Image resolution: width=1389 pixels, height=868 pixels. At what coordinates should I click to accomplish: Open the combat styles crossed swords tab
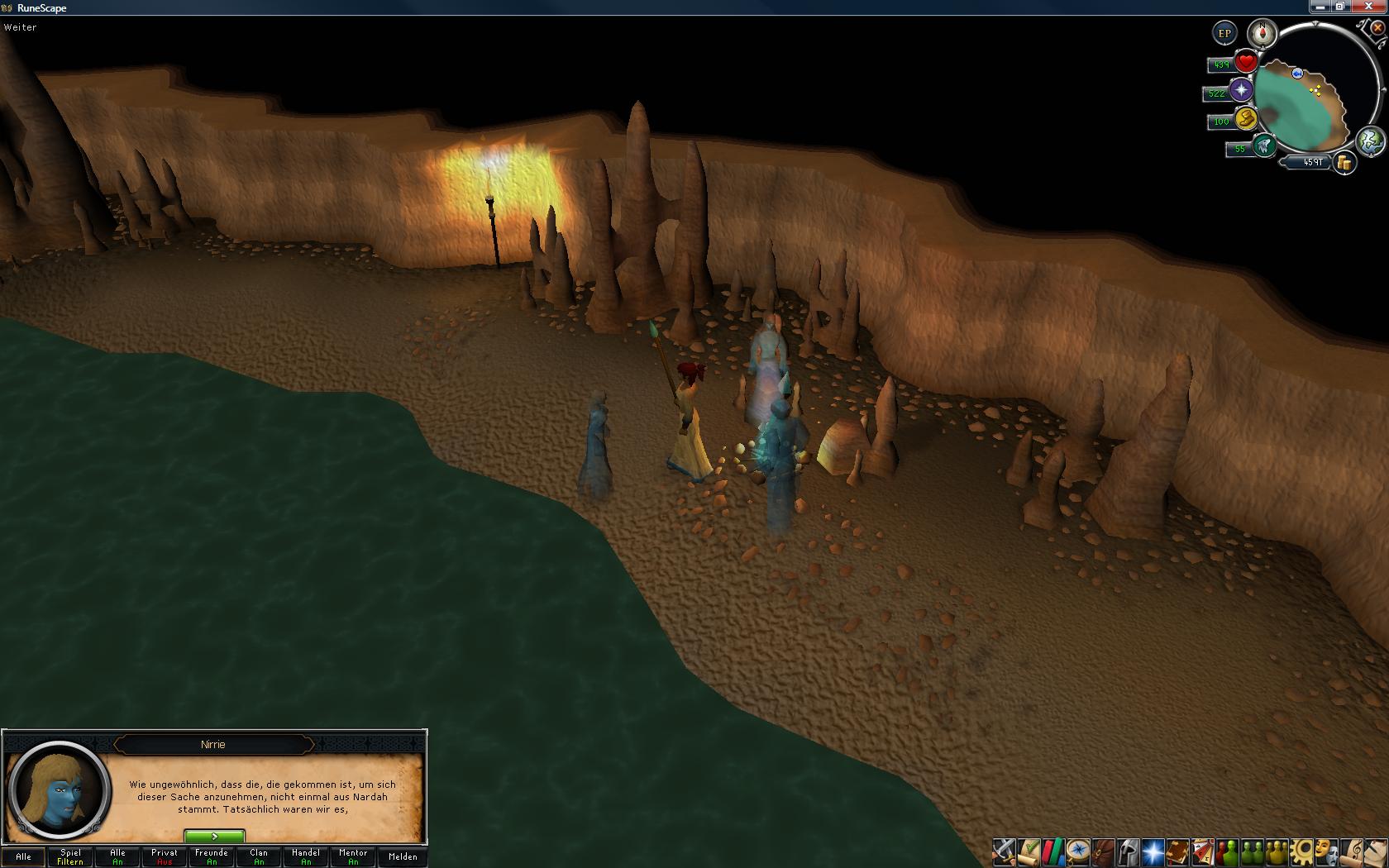coord(1004,851)
